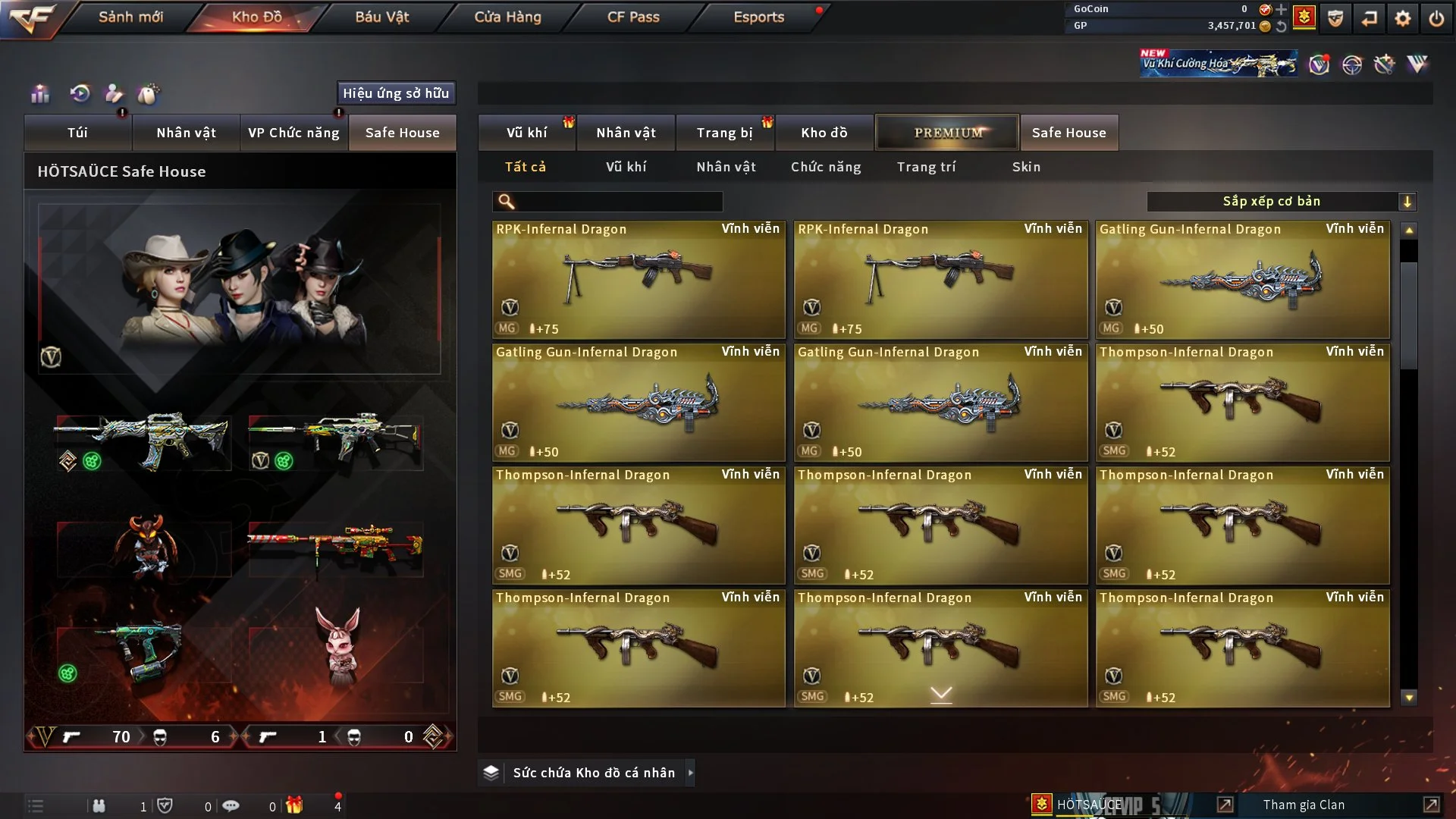The image size is (1456, 819).
Task: Filter by the Skin category
Action: 1026,167
